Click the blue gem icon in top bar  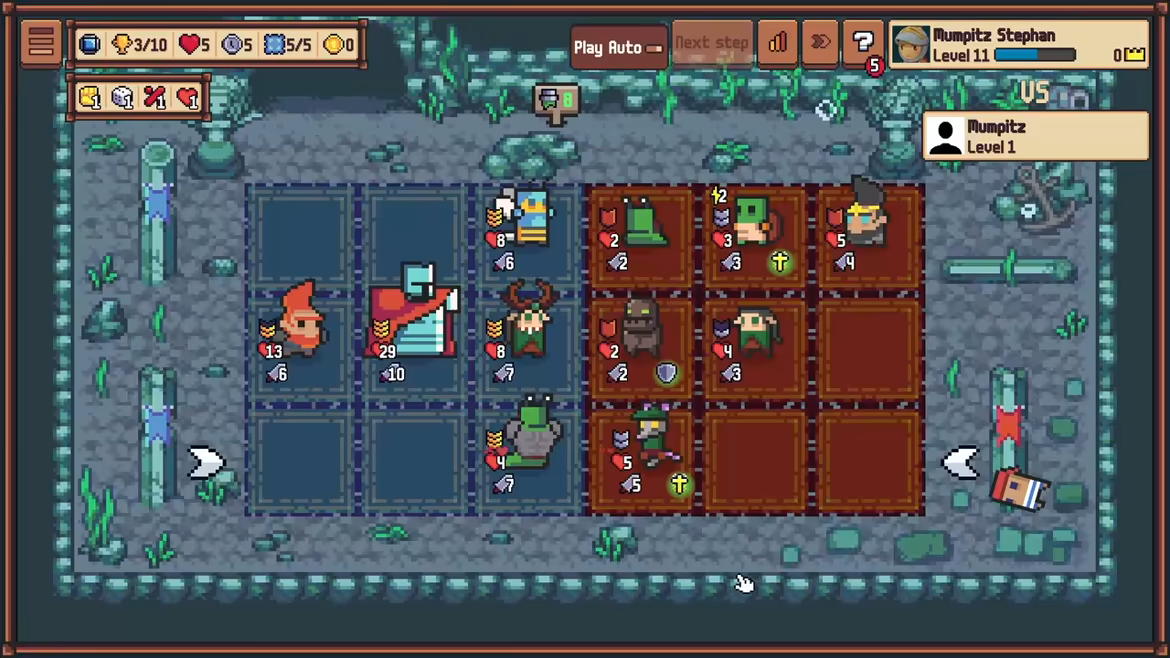[89, 45]
